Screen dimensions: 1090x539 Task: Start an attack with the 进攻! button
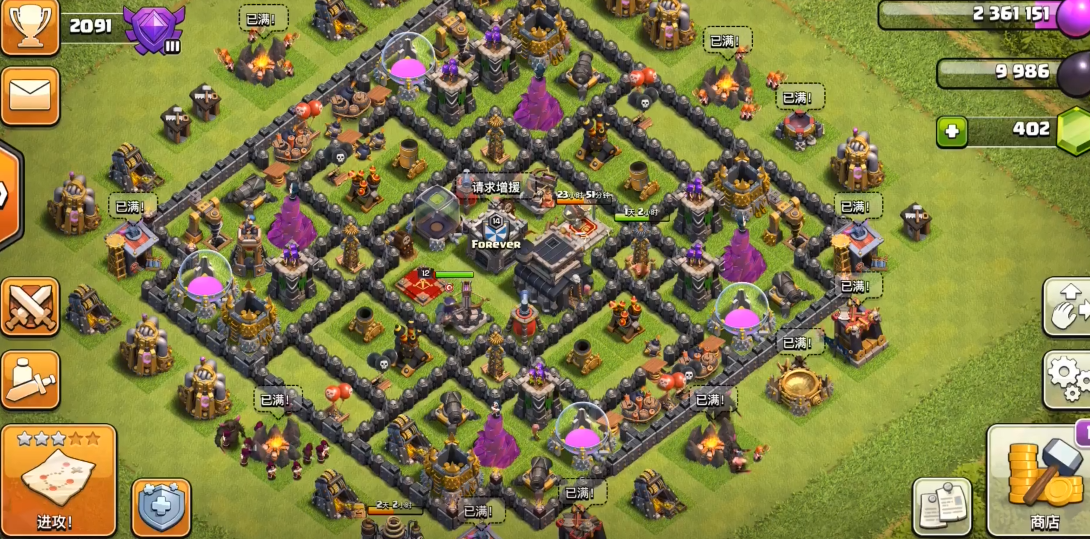(58, 479)
